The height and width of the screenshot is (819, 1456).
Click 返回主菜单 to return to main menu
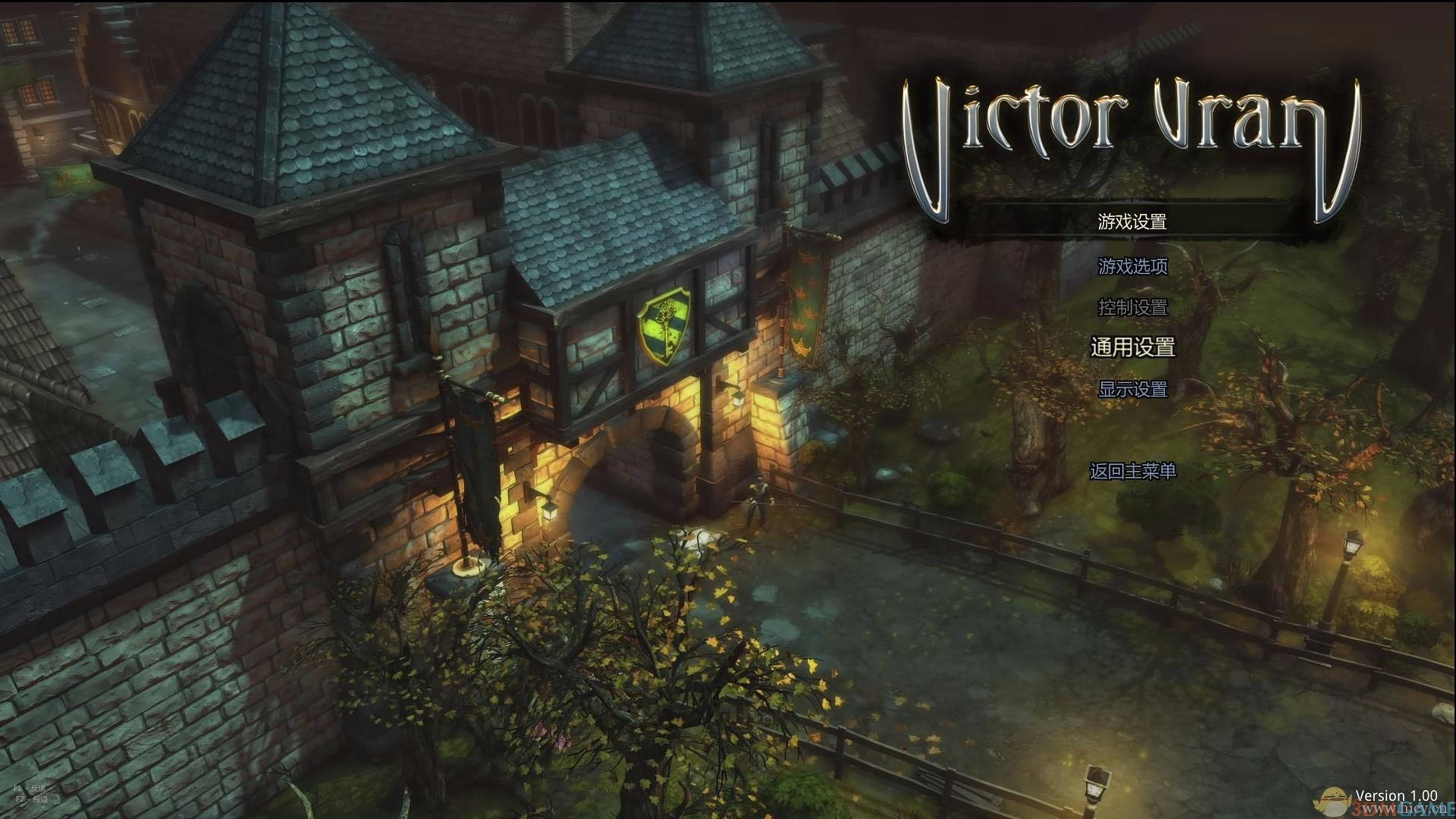1132,471
